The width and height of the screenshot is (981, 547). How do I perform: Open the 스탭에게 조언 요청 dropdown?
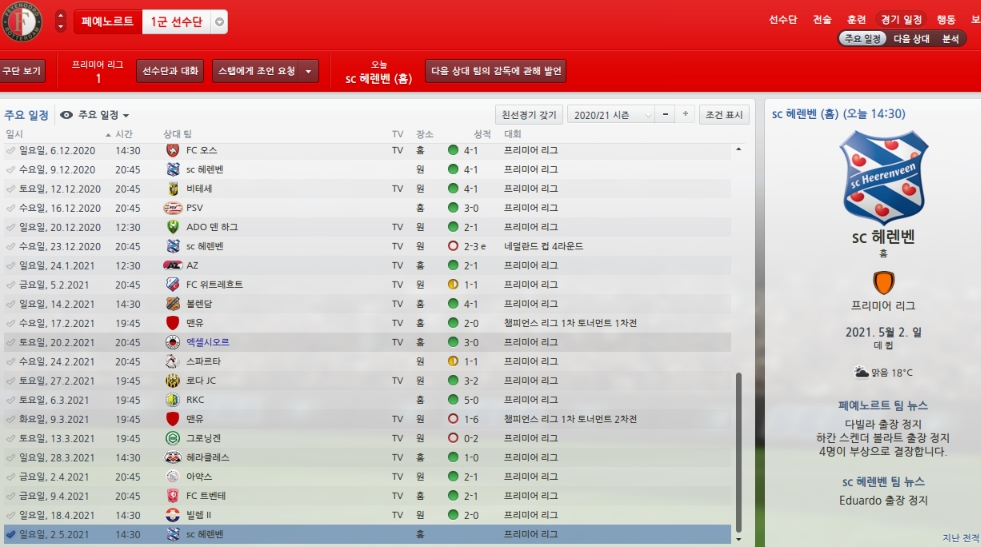265,71
